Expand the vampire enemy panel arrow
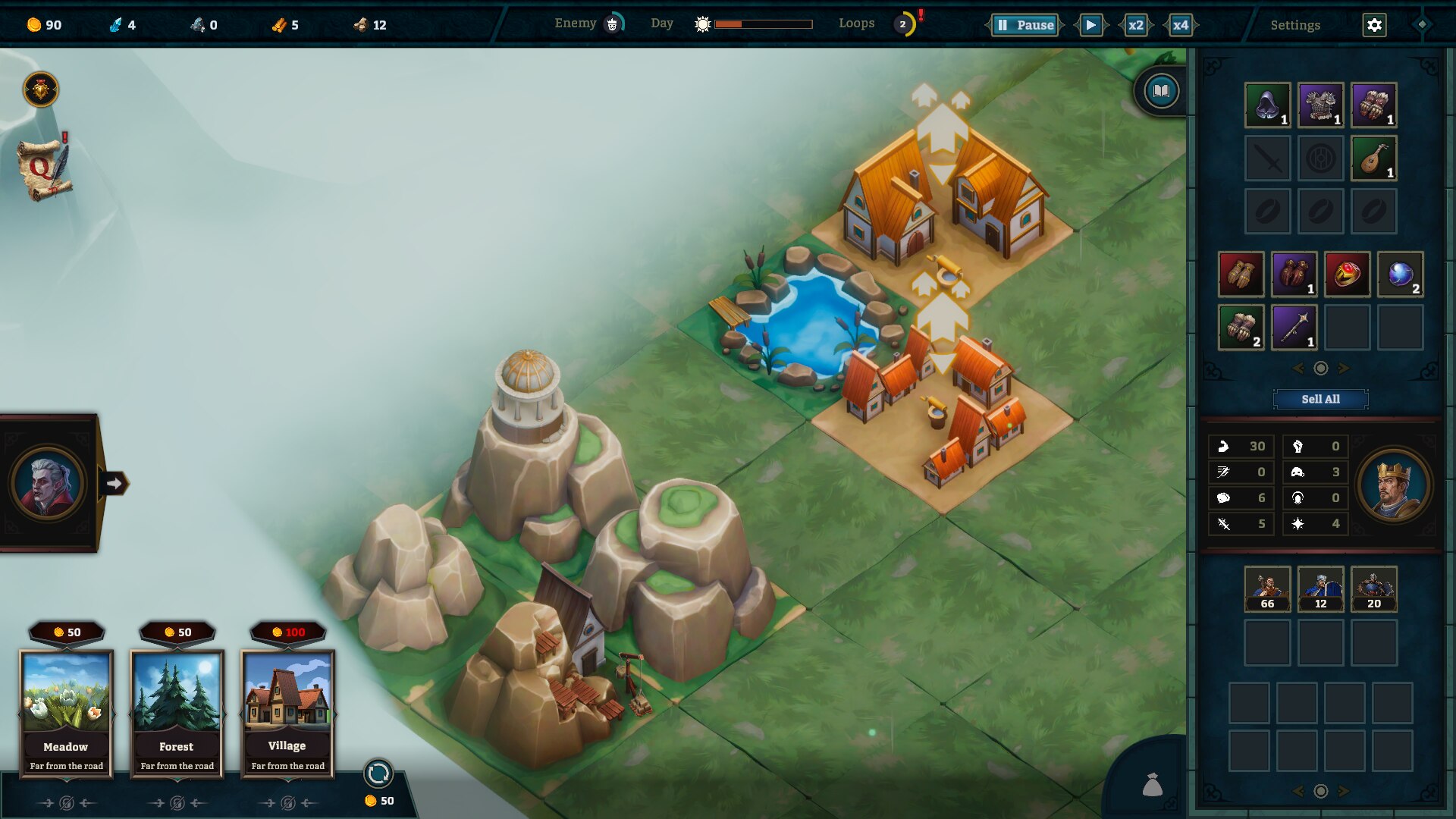The image size is (1456, 819). coord(114,483)
